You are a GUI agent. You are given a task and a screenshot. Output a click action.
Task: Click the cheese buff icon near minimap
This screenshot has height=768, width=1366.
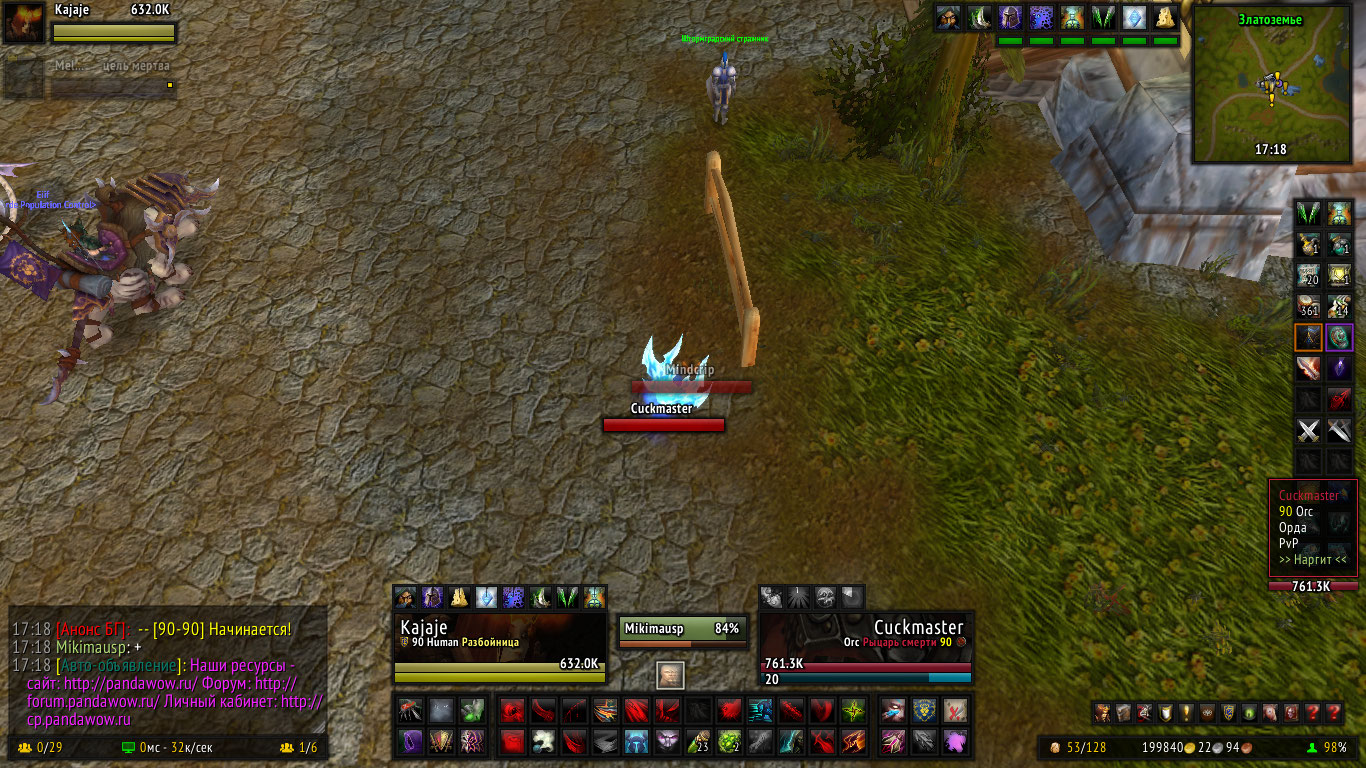(x=1165, y=17)
